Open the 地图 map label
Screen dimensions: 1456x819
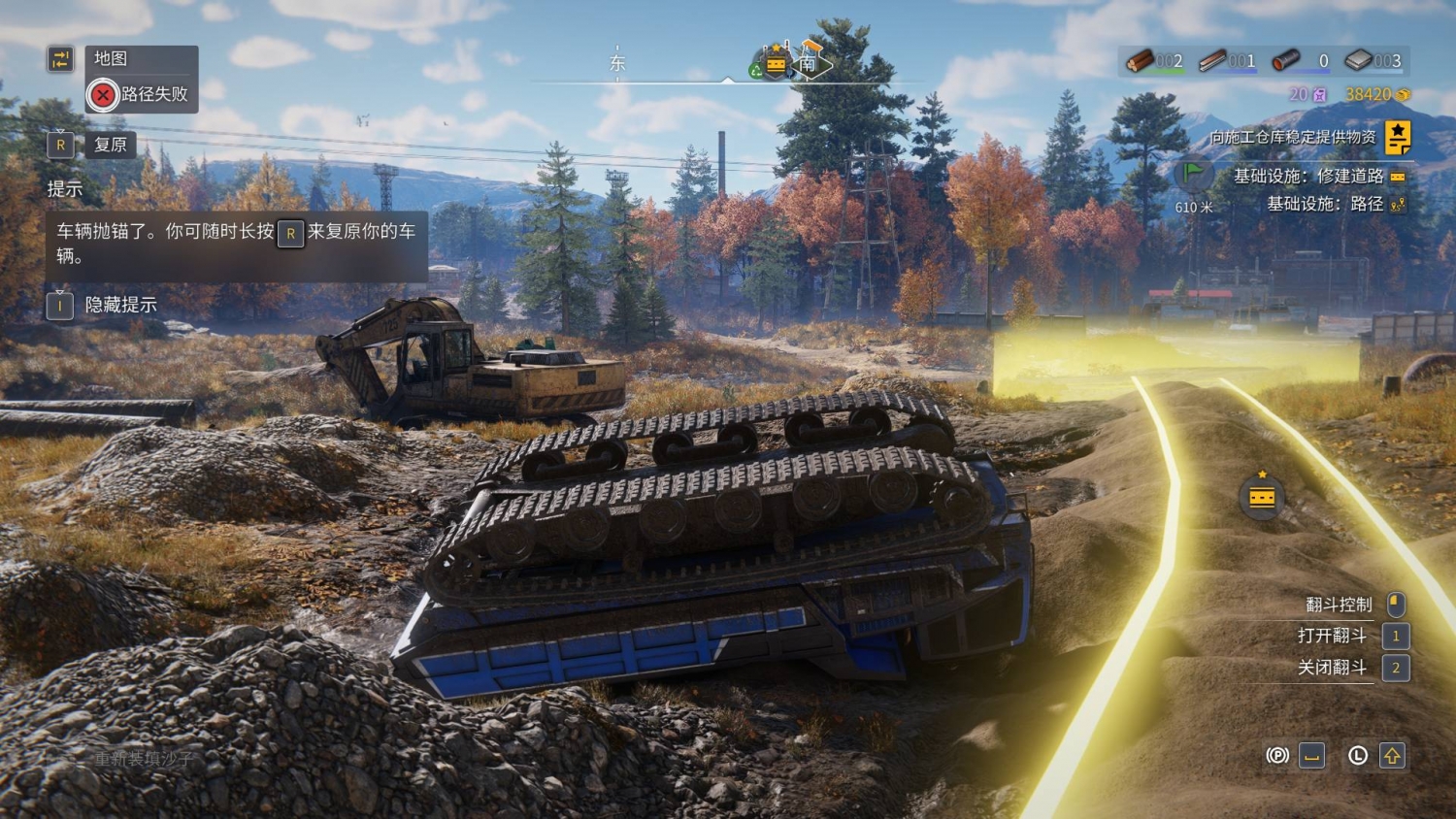[111, 59]
